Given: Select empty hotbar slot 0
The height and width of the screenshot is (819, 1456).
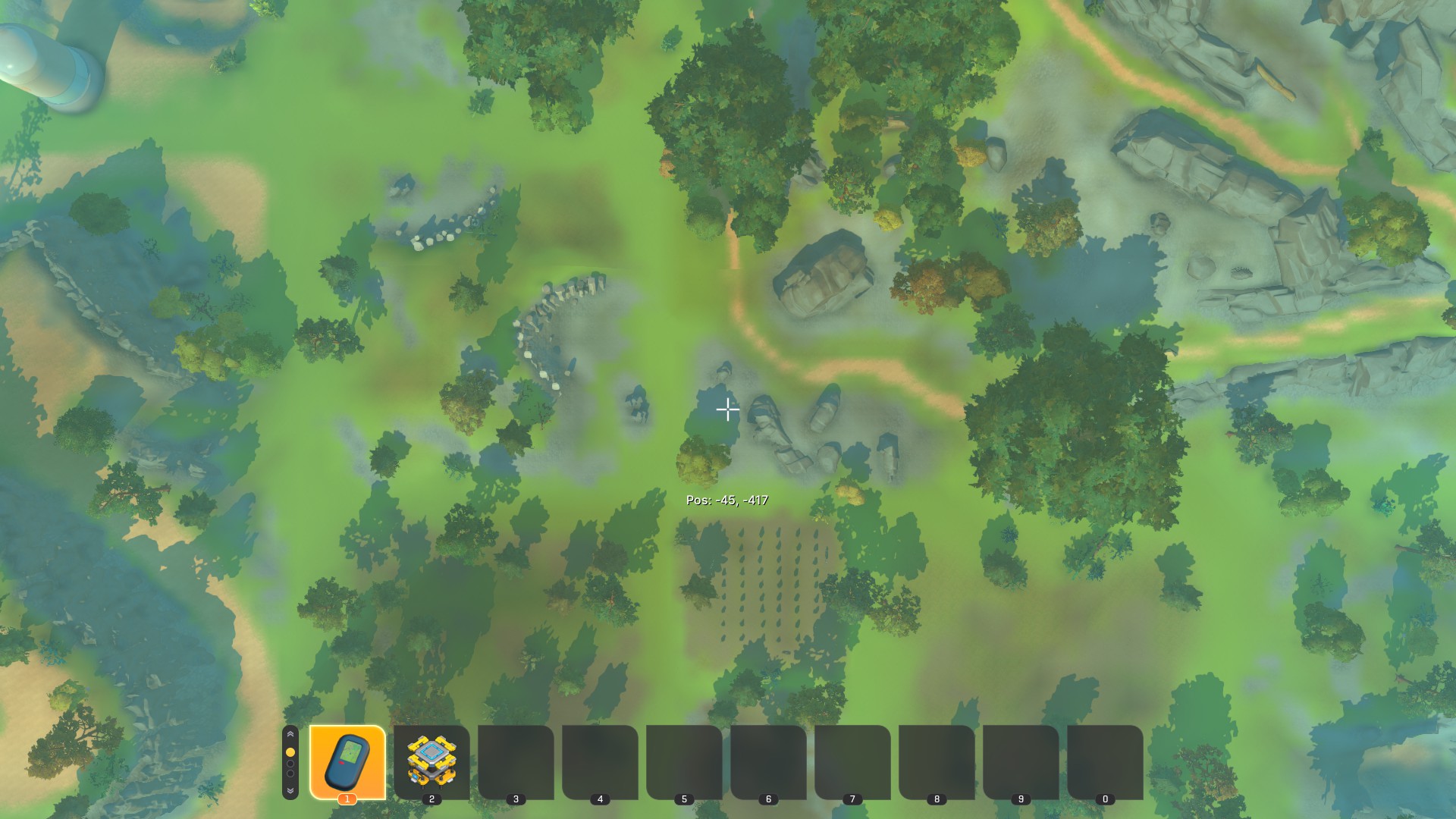Looking at the screenshot, I should pyautogui.click(x=1105, y=761).
